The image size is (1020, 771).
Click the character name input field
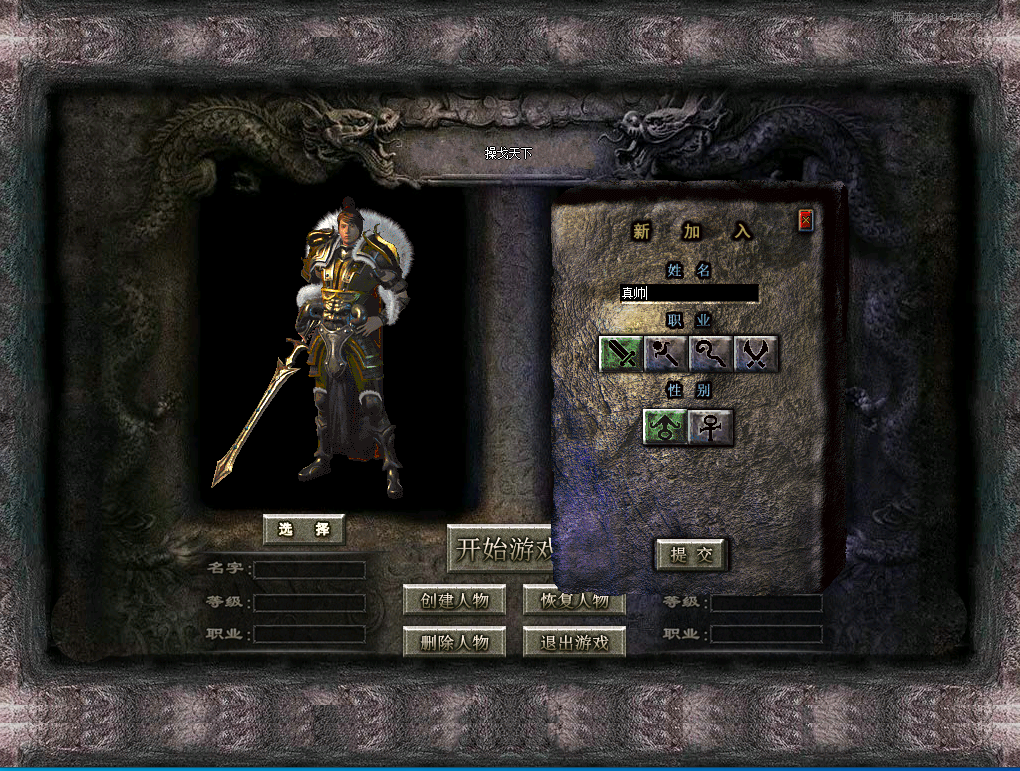[x=689, y=293]
